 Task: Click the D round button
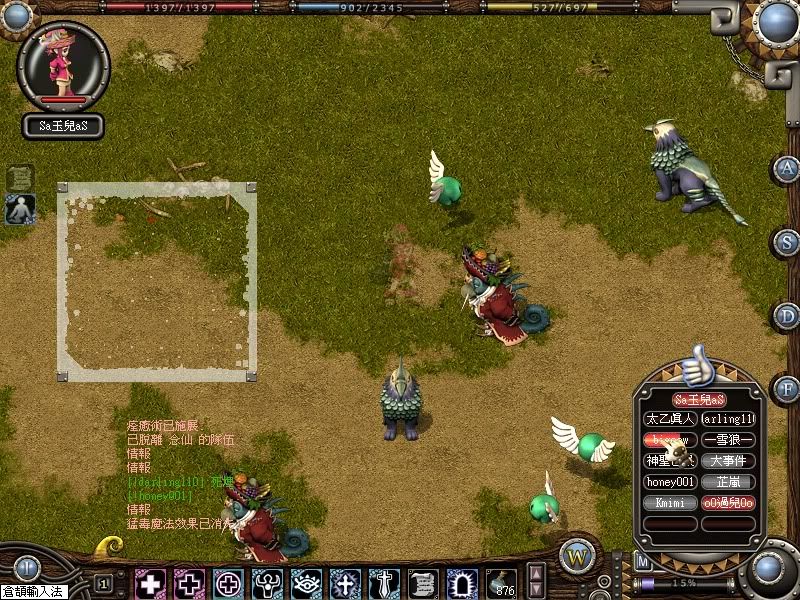(x=788, y=316)
